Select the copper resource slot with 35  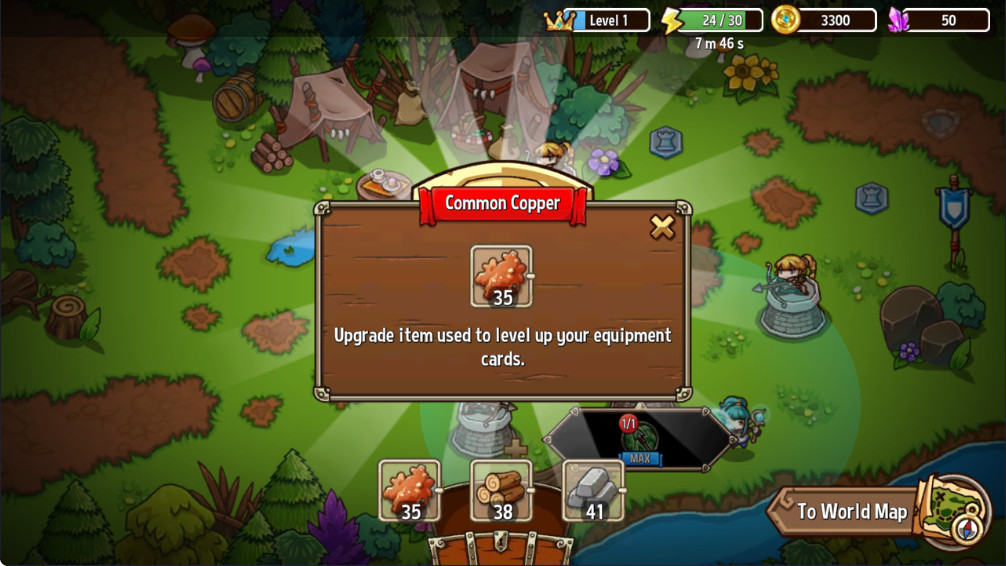(410, 491)
